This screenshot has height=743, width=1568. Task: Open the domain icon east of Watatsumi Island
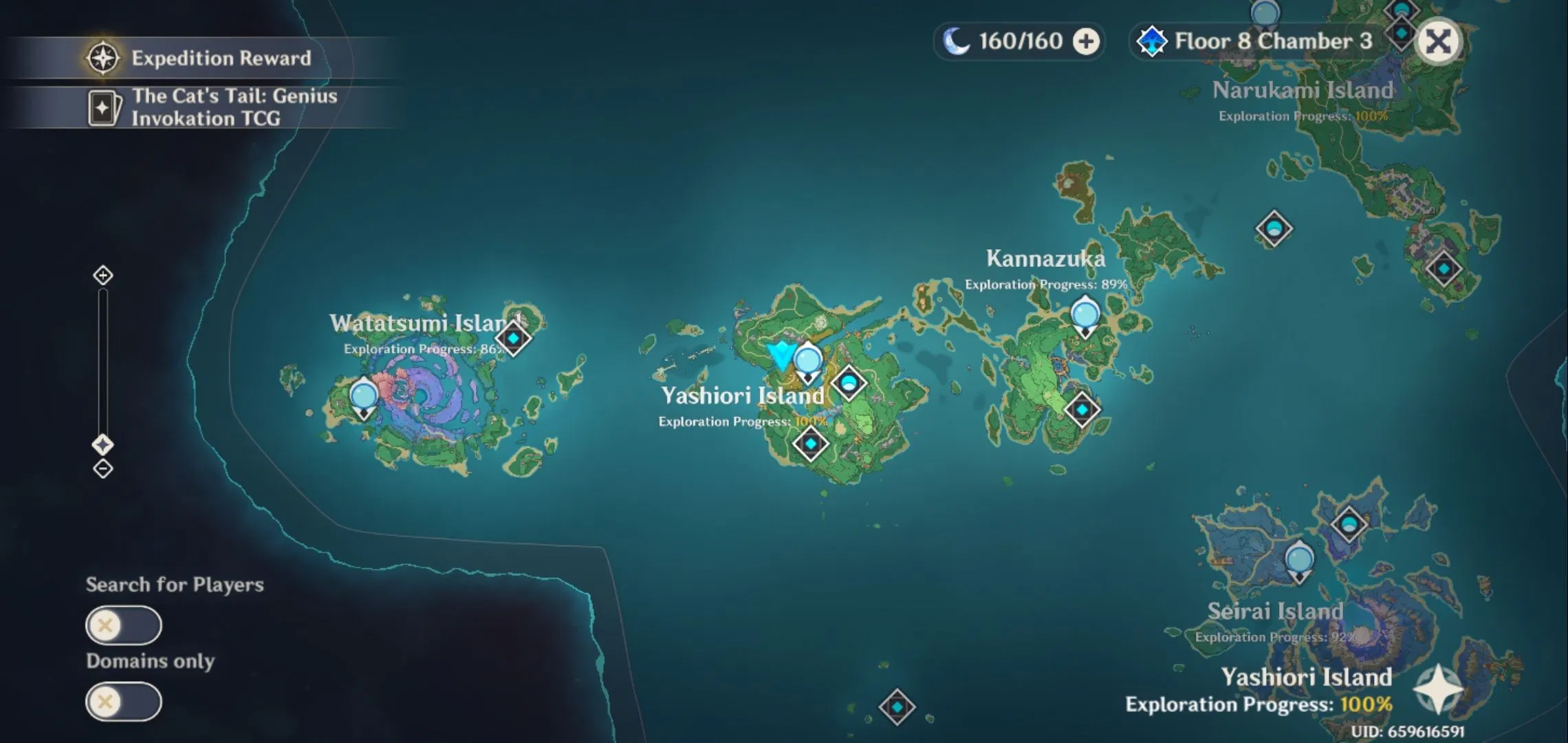(515, 338)
